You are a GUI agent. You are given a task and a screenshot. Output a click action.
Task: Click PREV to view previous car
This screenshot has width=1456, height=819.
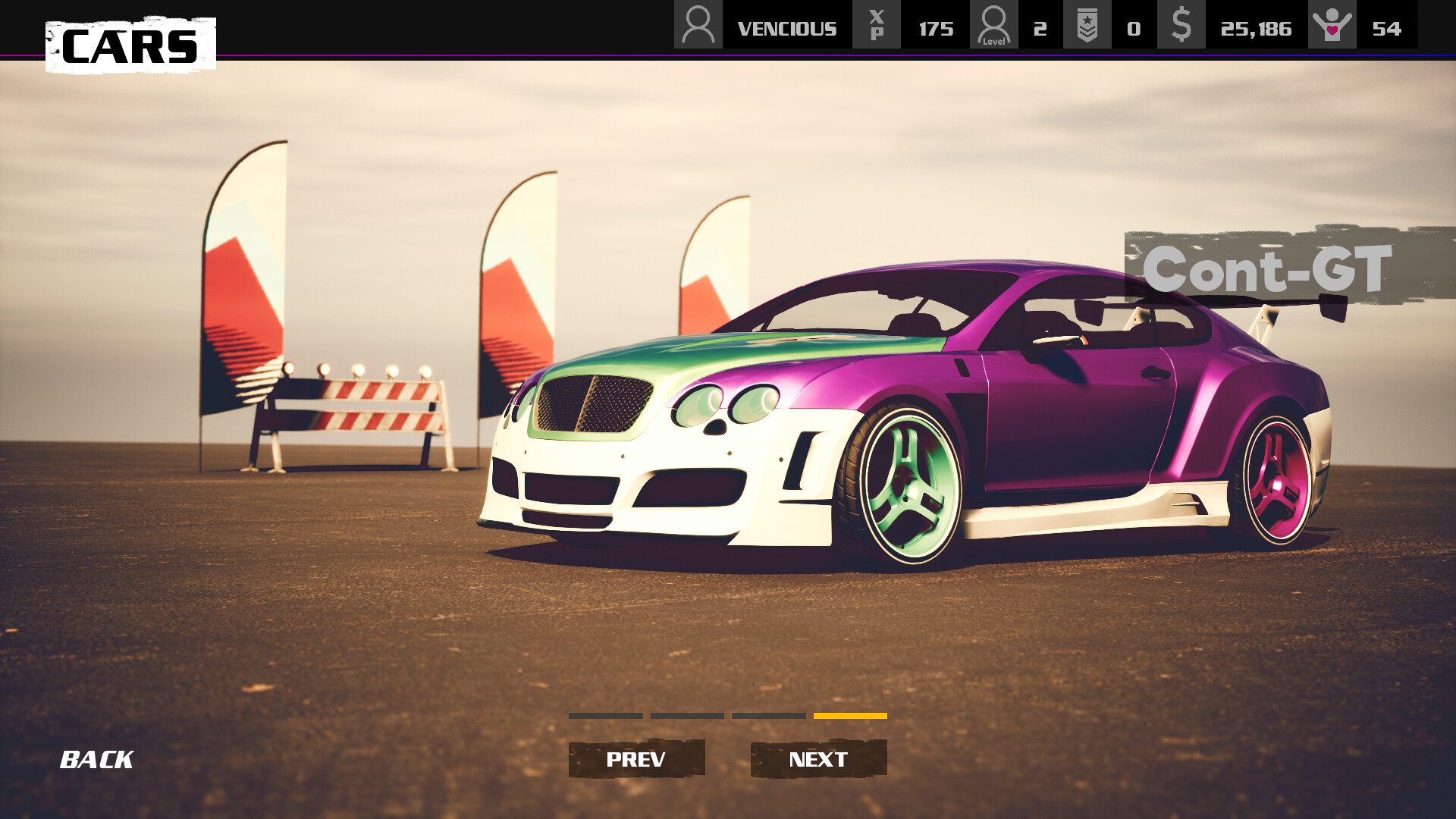coord(637,758)
